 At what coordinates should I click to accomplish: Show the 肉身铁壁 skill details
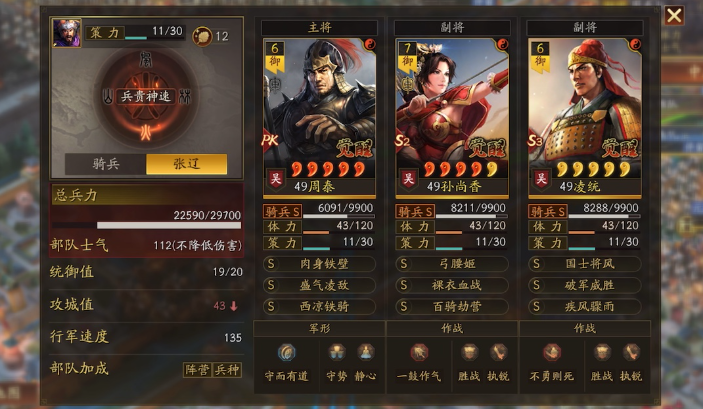pyautogui.click(x=319, y=264)
